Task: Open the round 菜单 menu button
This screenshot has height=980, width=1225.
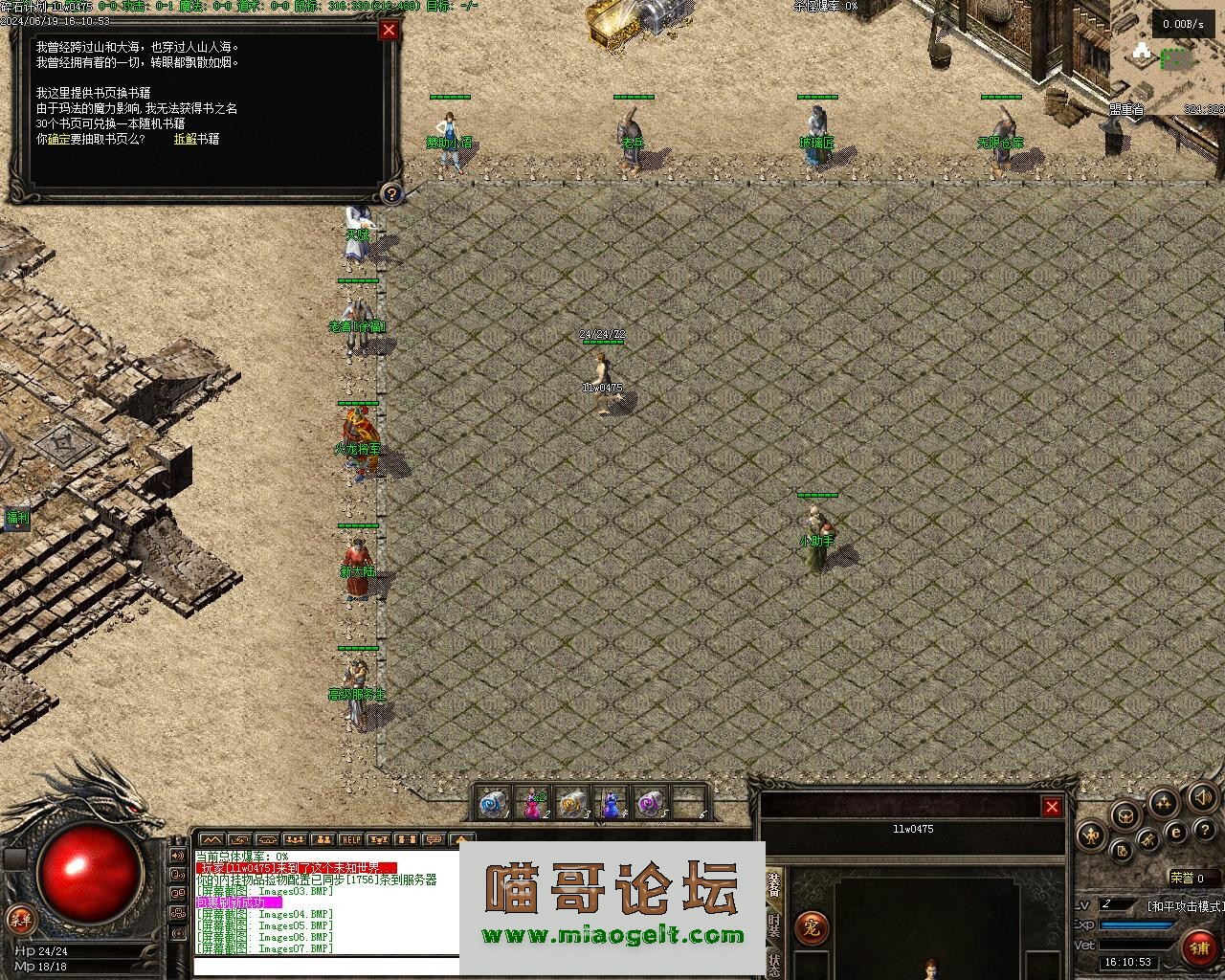Action: (19, 919)
